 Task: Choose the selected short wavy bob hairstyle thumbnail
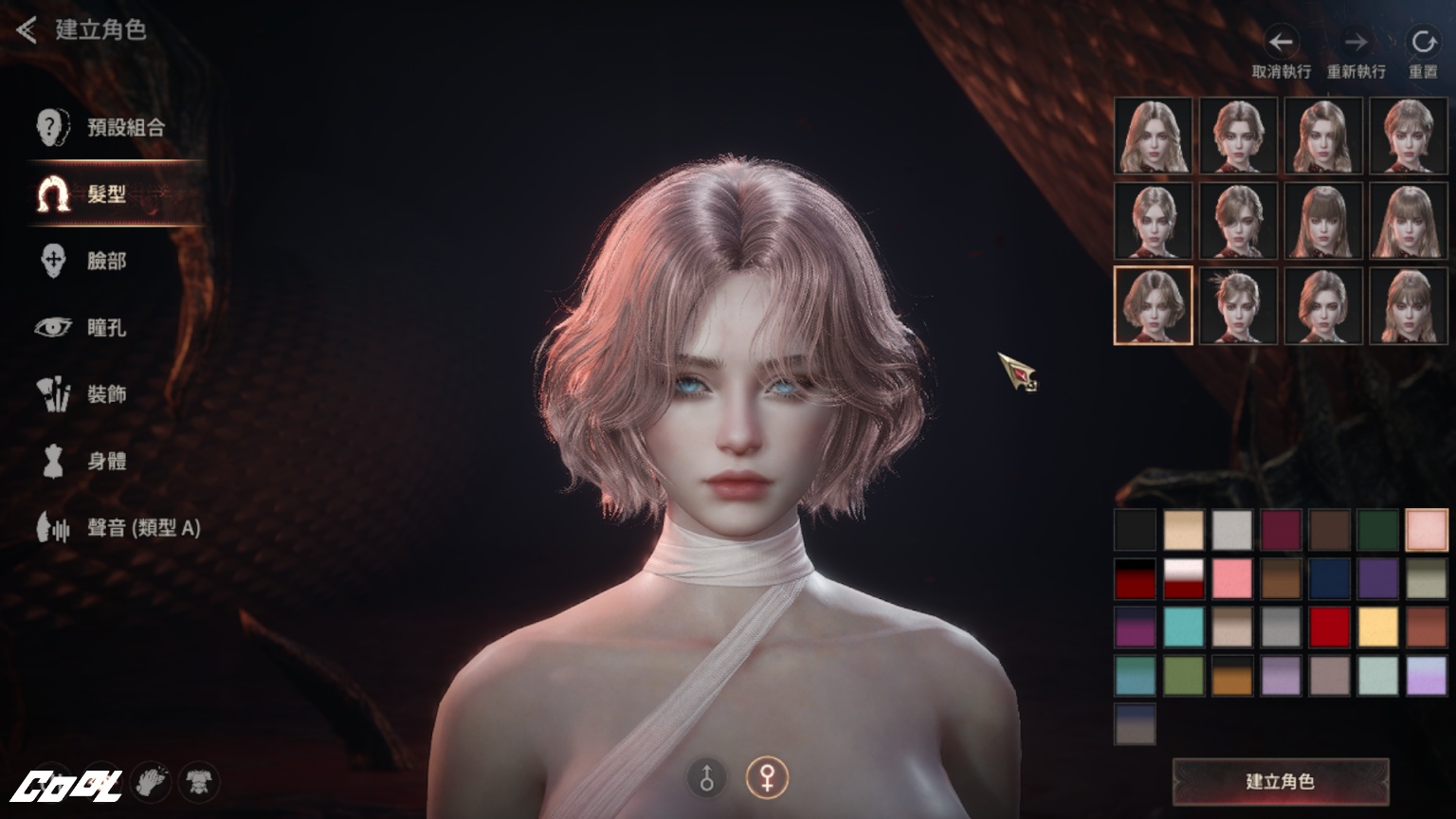[x=1153, y=305]
